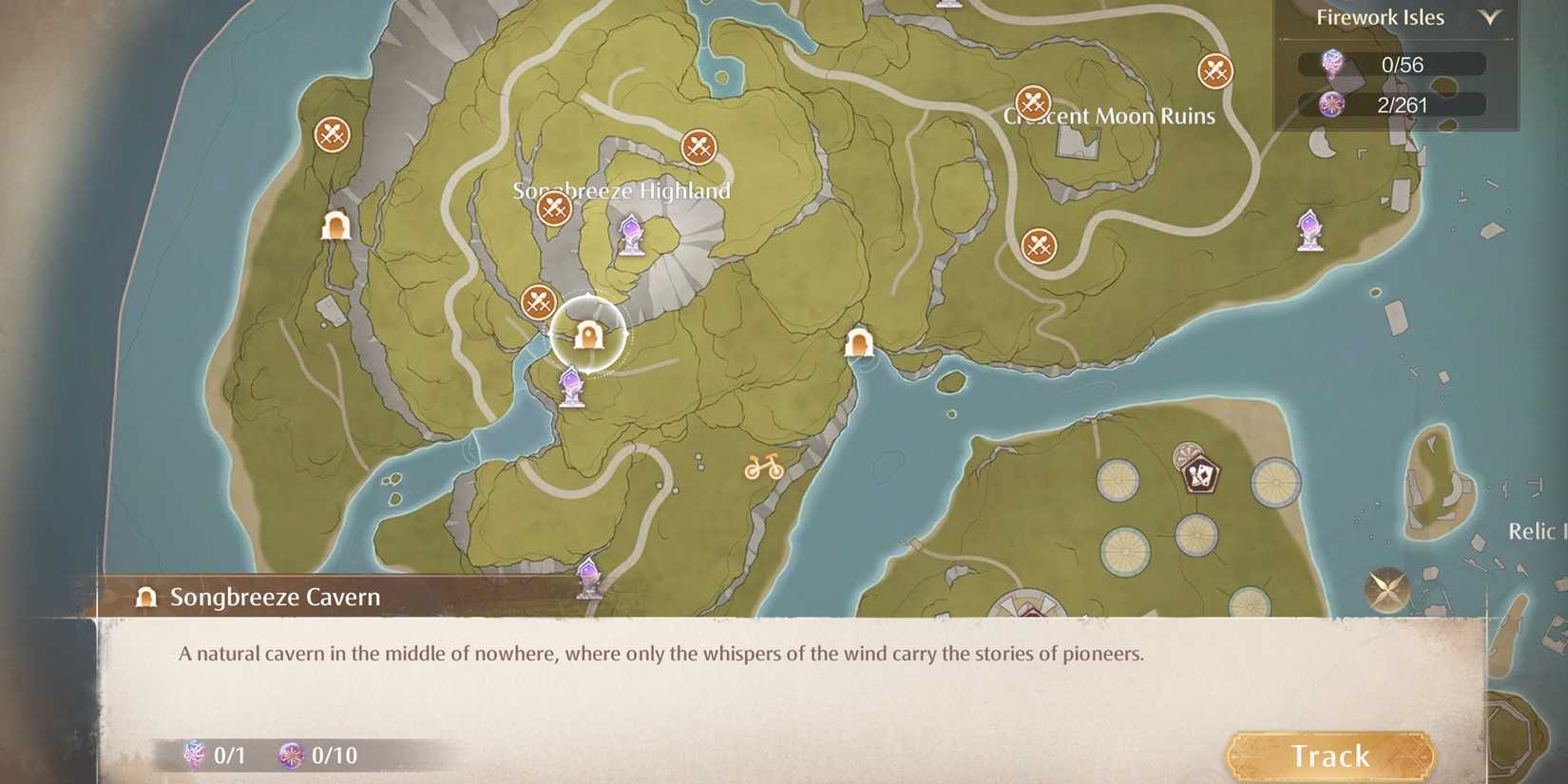1568x784 pixels.
Task: Click the combat marker at the top-right of the map
Action: (x=1214, y=68)
